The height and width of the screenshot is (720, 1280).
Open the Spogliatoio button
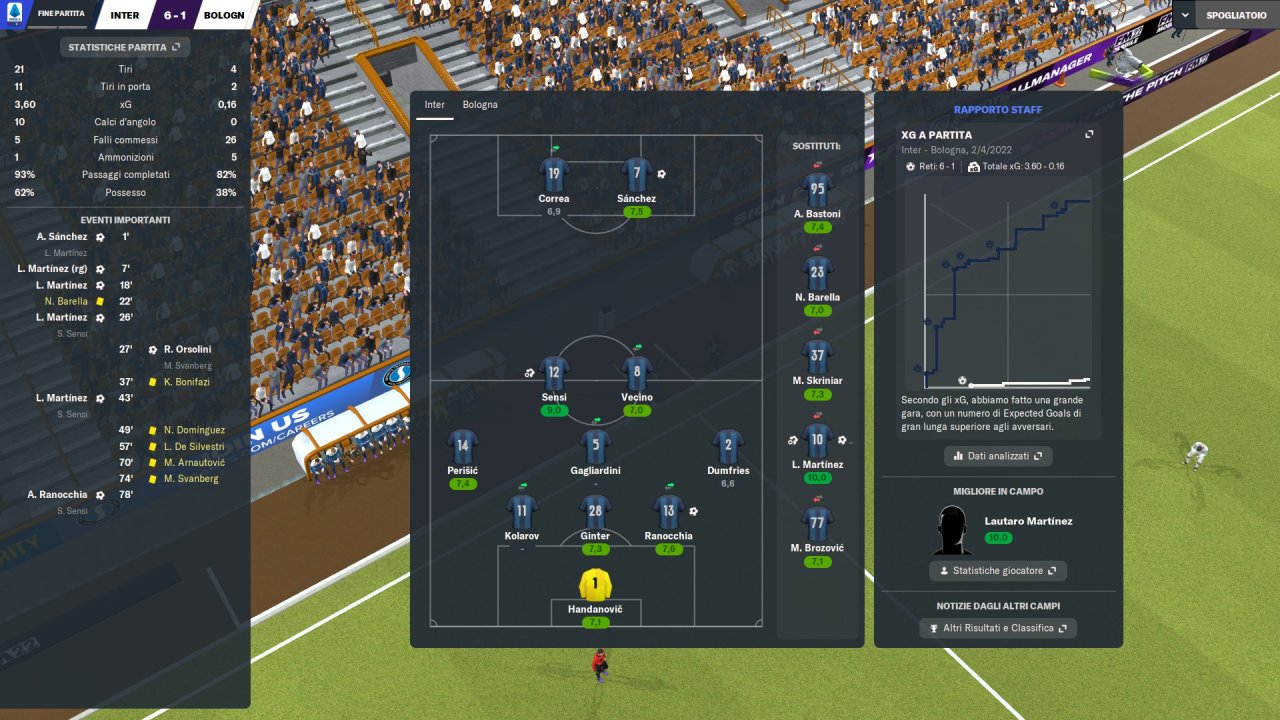point(1238,15)
